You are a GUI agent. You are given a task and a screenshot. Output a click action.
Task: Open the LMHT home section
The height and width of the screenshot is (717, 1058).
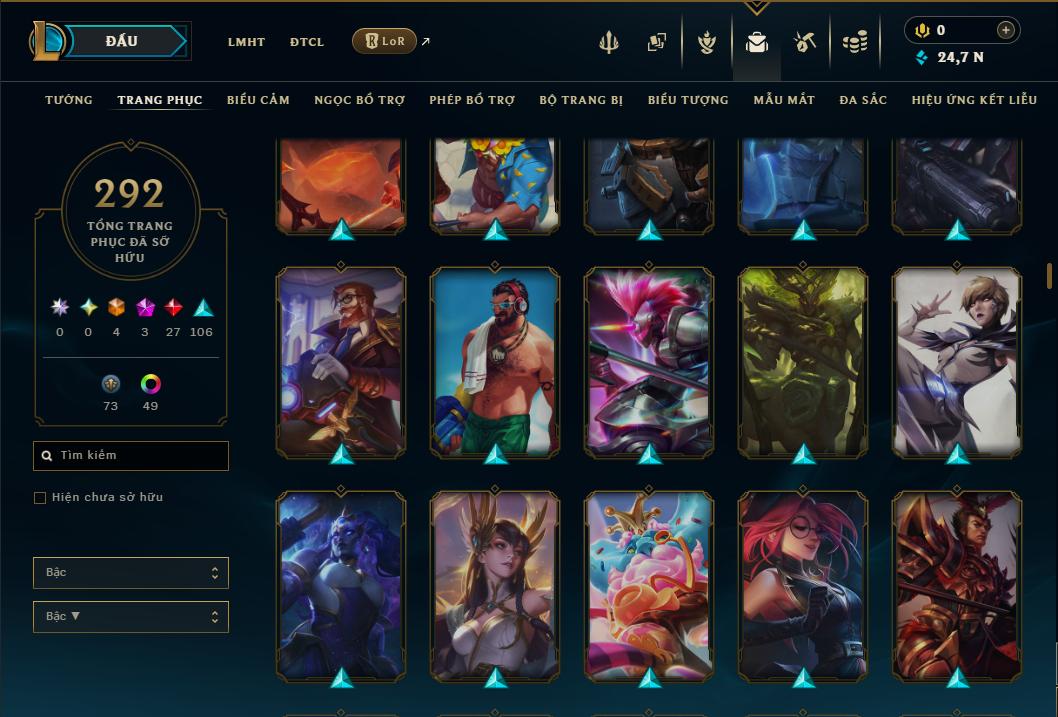click(246, 42)
